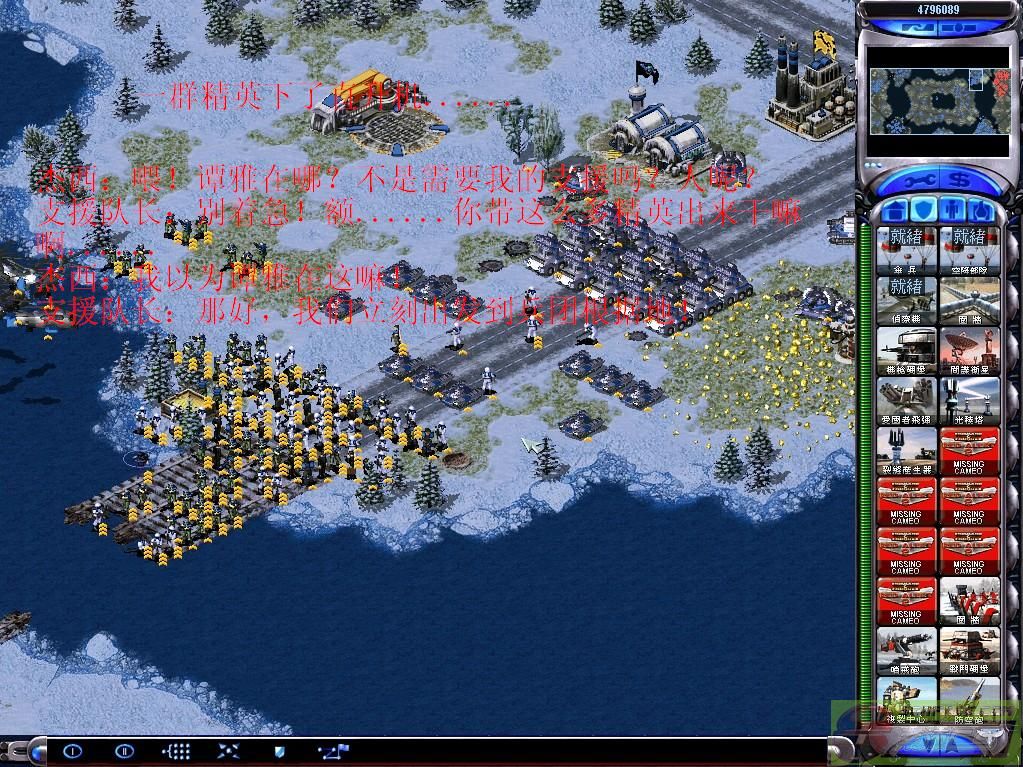This screenshot has width=1023, height=767.
Task: Activate the repair wrench button
Action: tap(921, 182)
